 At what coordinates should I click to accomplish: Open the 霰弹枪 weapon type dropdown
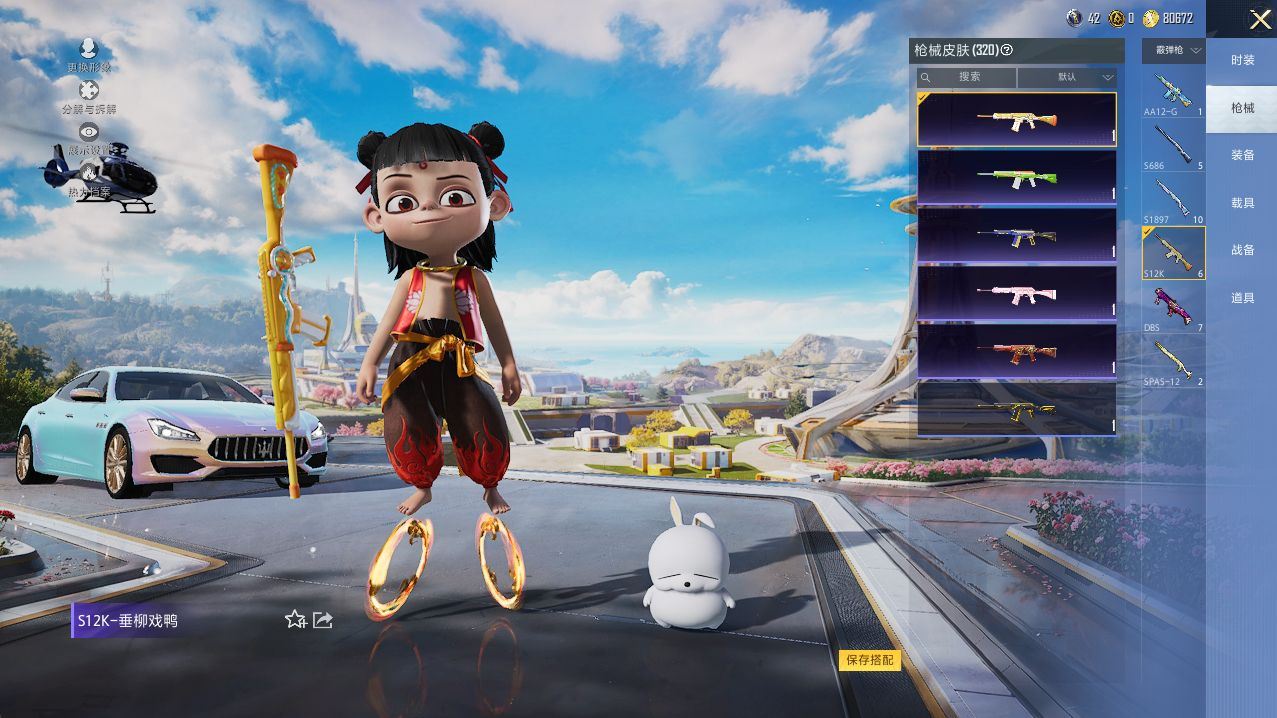[x=1173, y=49]
